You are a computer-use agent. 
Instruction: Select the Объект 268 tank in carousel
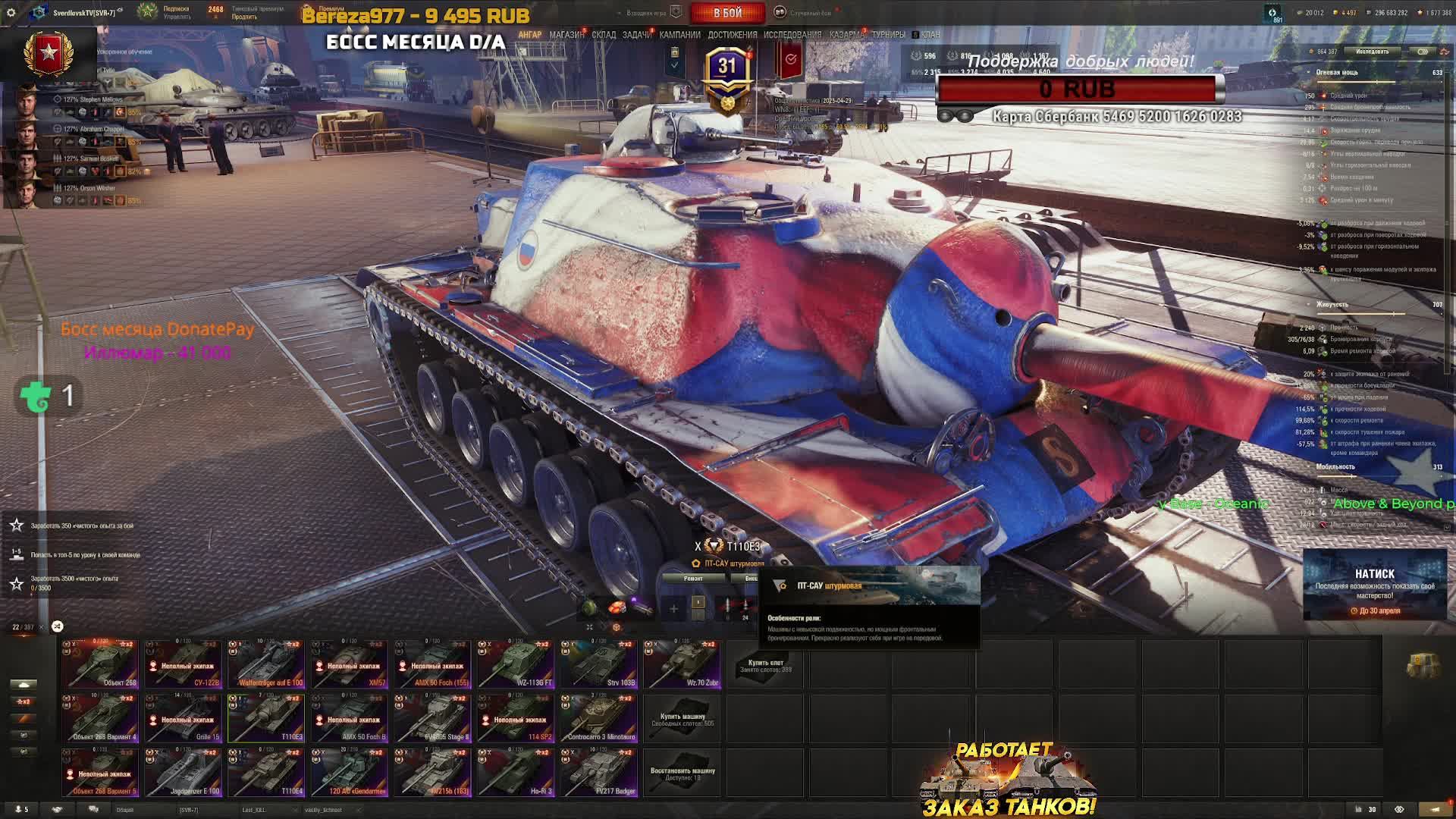100,665
